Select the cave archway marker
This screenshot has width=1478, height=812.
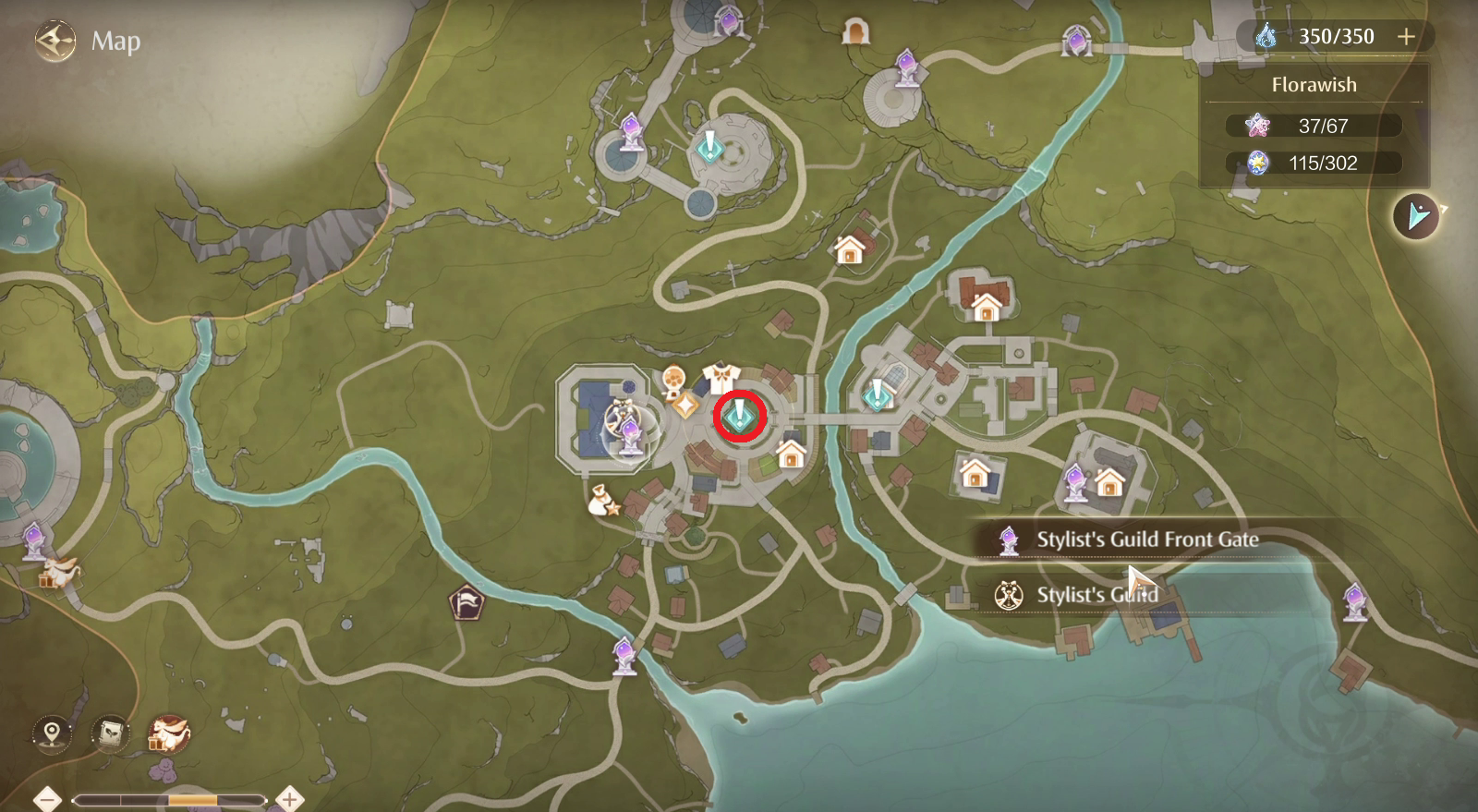pos(856,33)
